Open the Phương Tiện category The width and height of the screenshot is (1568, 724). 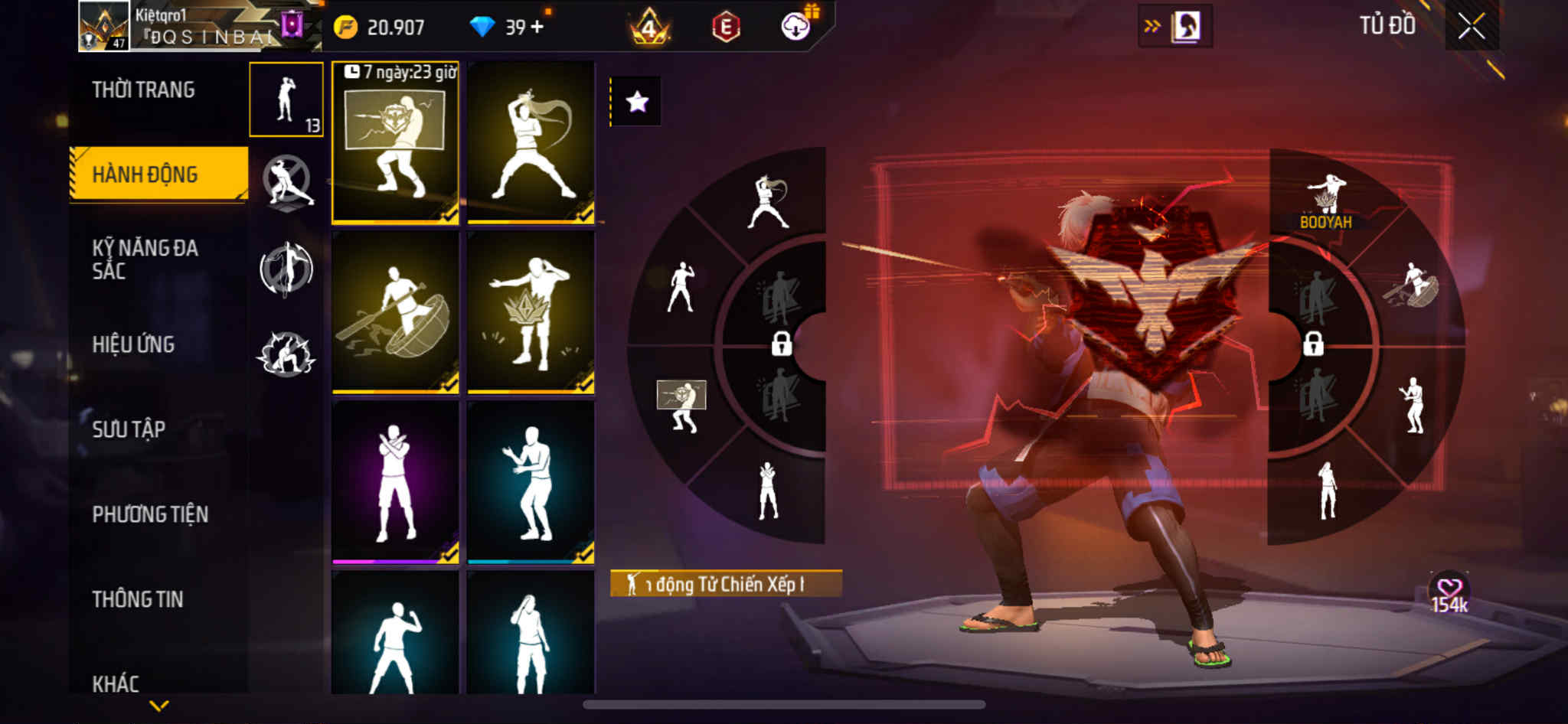tap(150, 514)
